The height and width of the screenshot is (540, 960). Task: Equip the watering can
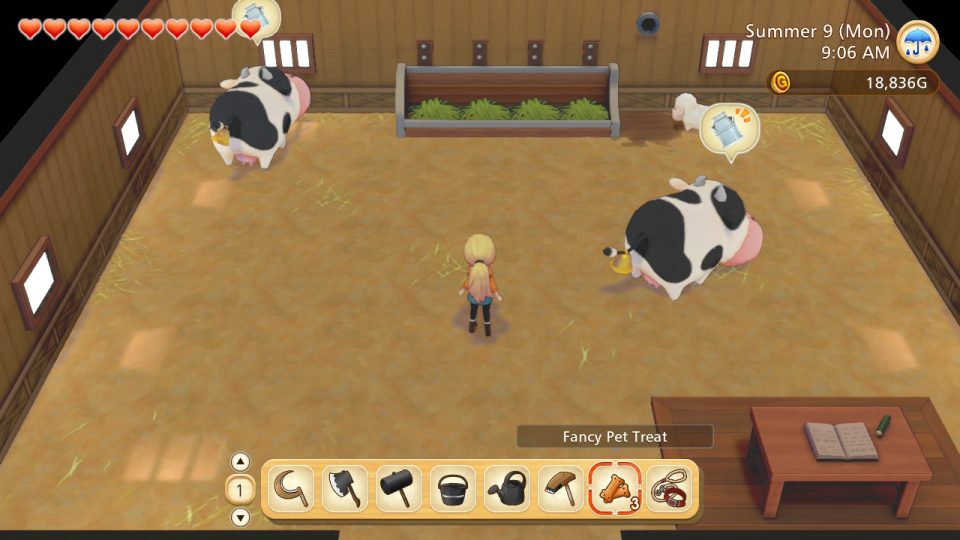tap(506, 489)
